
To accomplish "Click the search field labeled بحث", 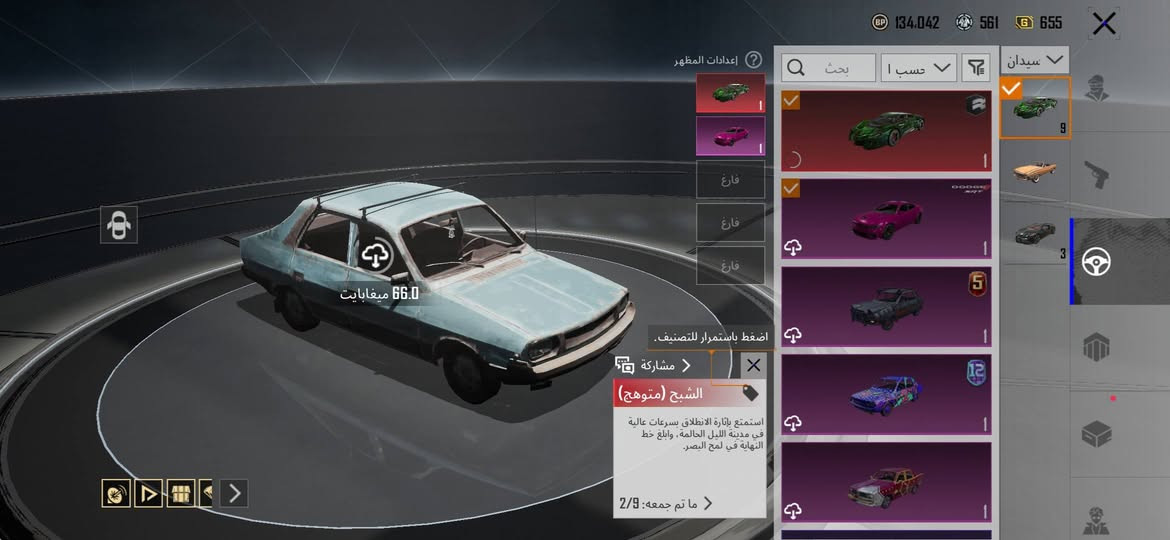I will pos(829,68).
